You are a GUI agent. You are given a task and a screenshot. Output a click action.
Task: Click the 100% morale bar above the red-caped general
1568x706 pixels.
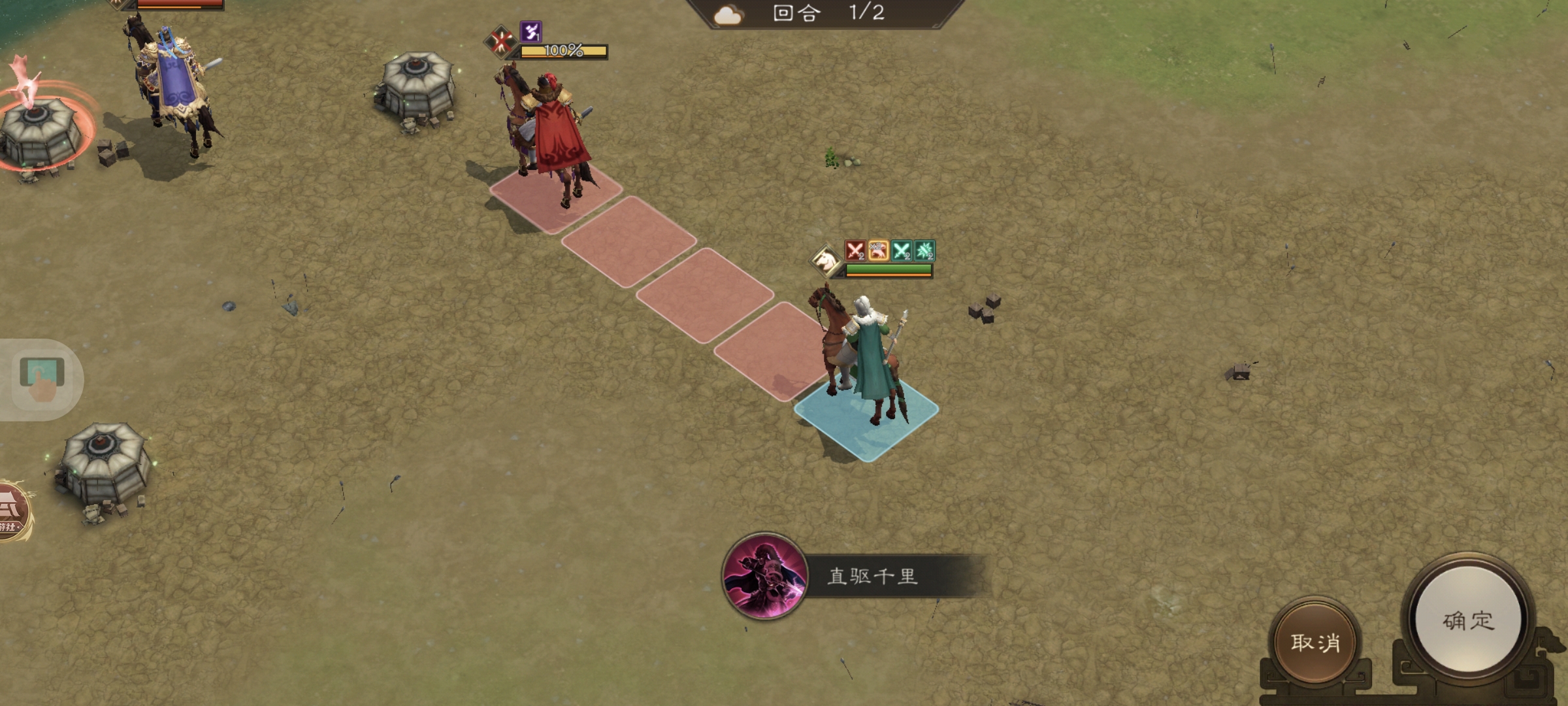coord(566,51)
